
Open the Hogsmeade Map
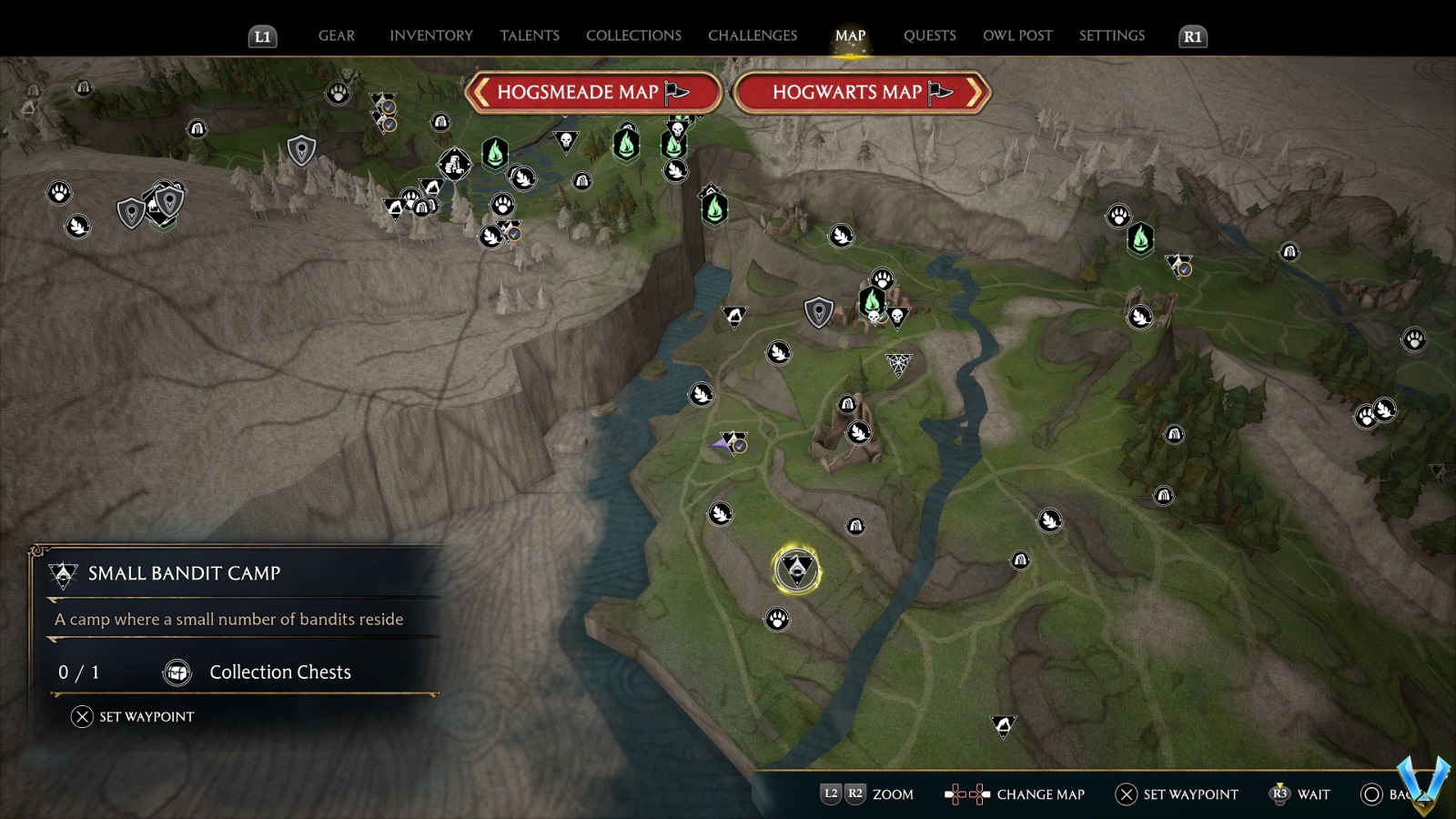pos(591,92)
